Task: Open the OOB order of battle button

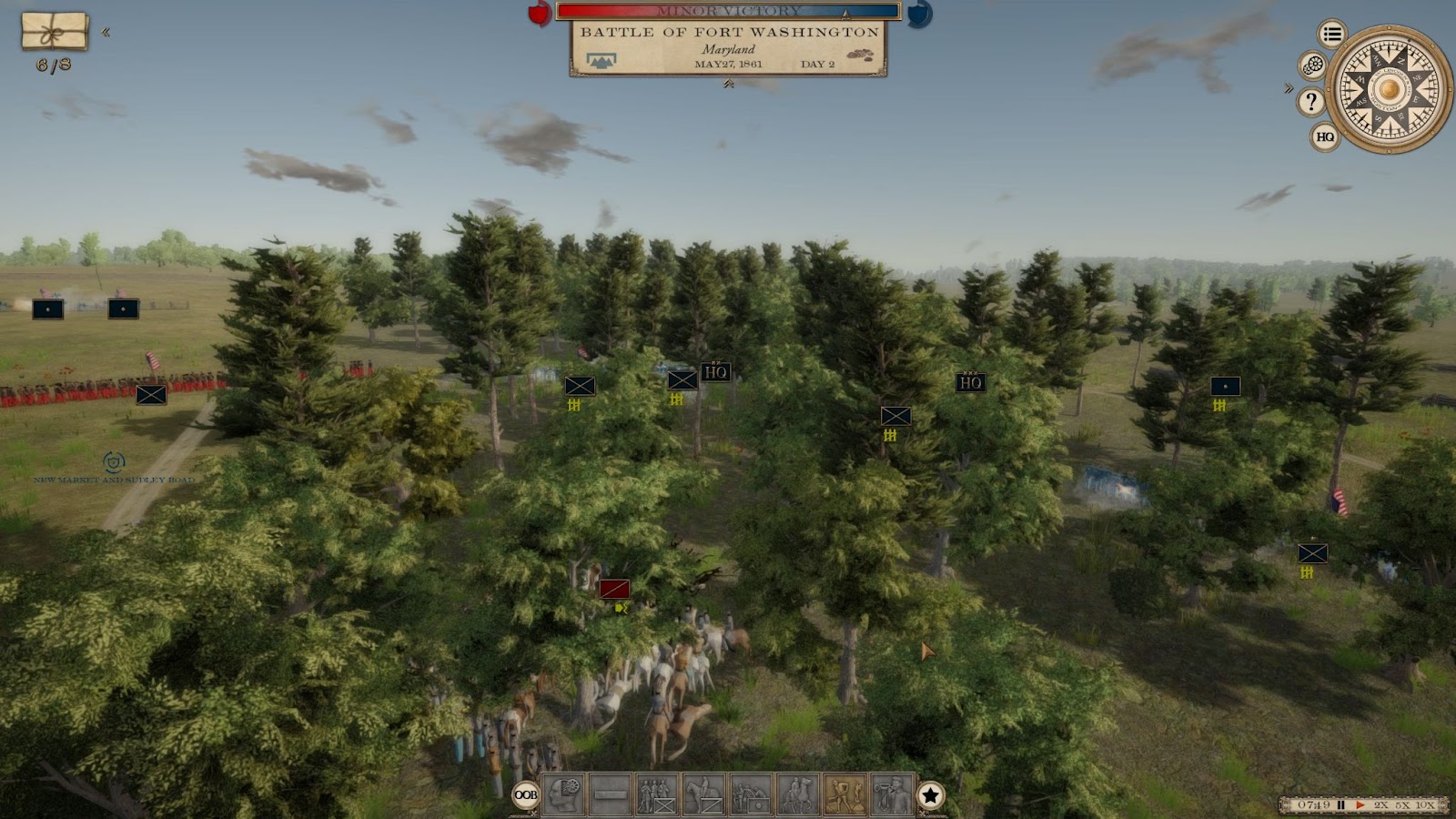Action: tap(526, 794)
